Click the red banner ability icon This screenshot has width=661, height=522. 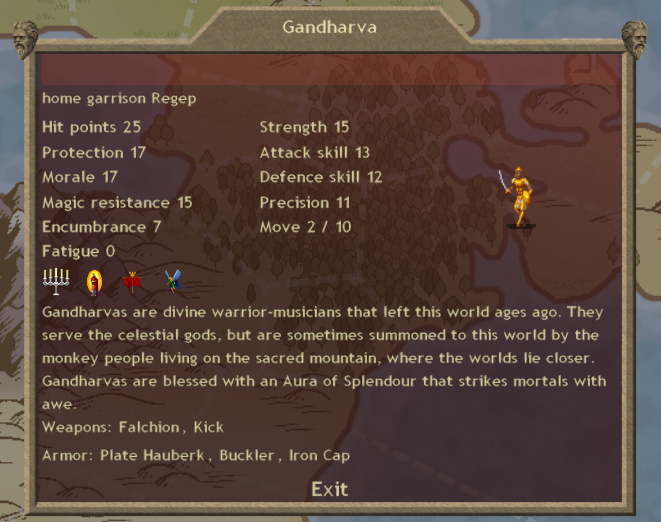click(131, 283)
